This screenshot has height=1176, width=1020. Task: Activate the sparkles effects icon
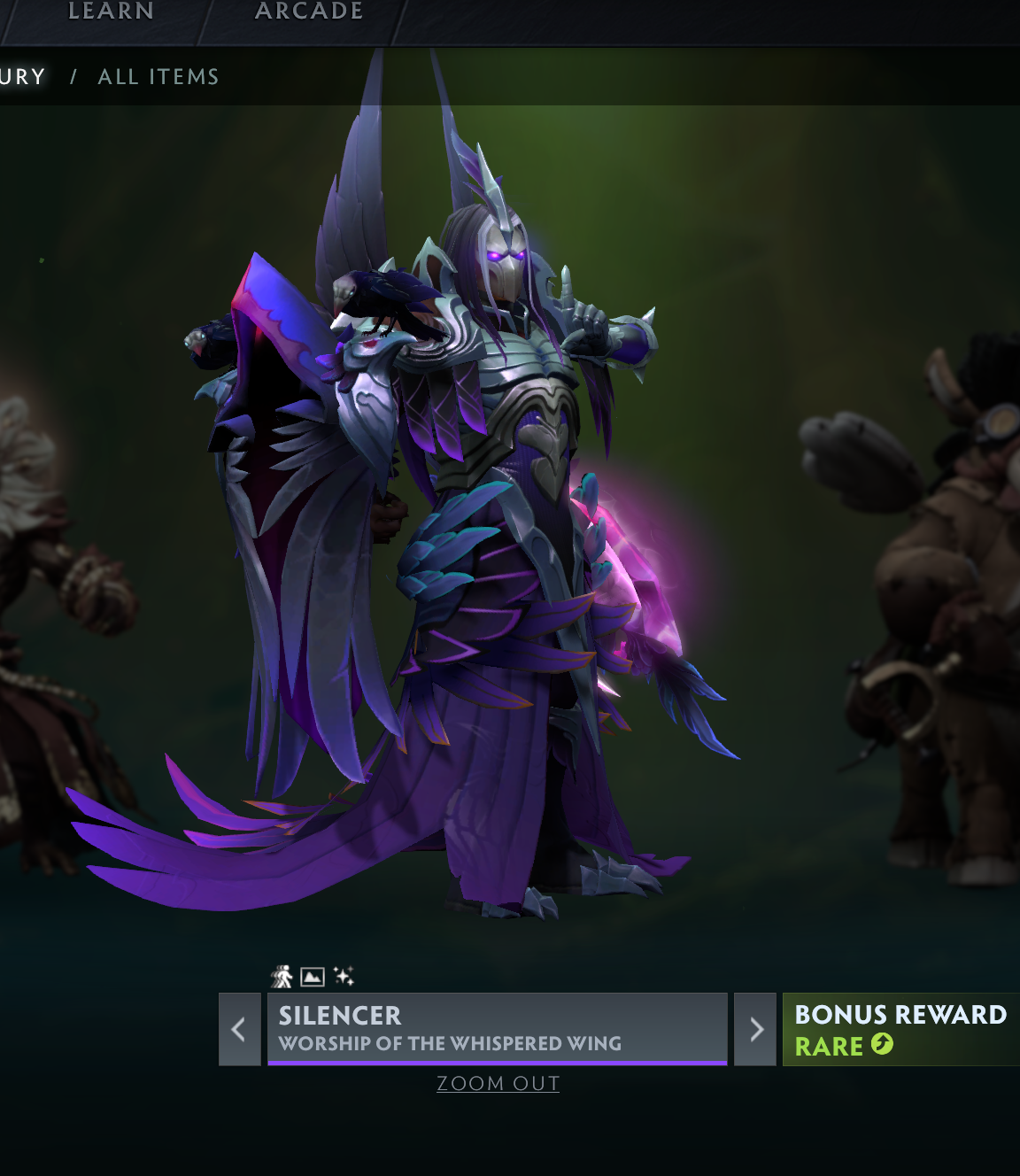point(344,976)
